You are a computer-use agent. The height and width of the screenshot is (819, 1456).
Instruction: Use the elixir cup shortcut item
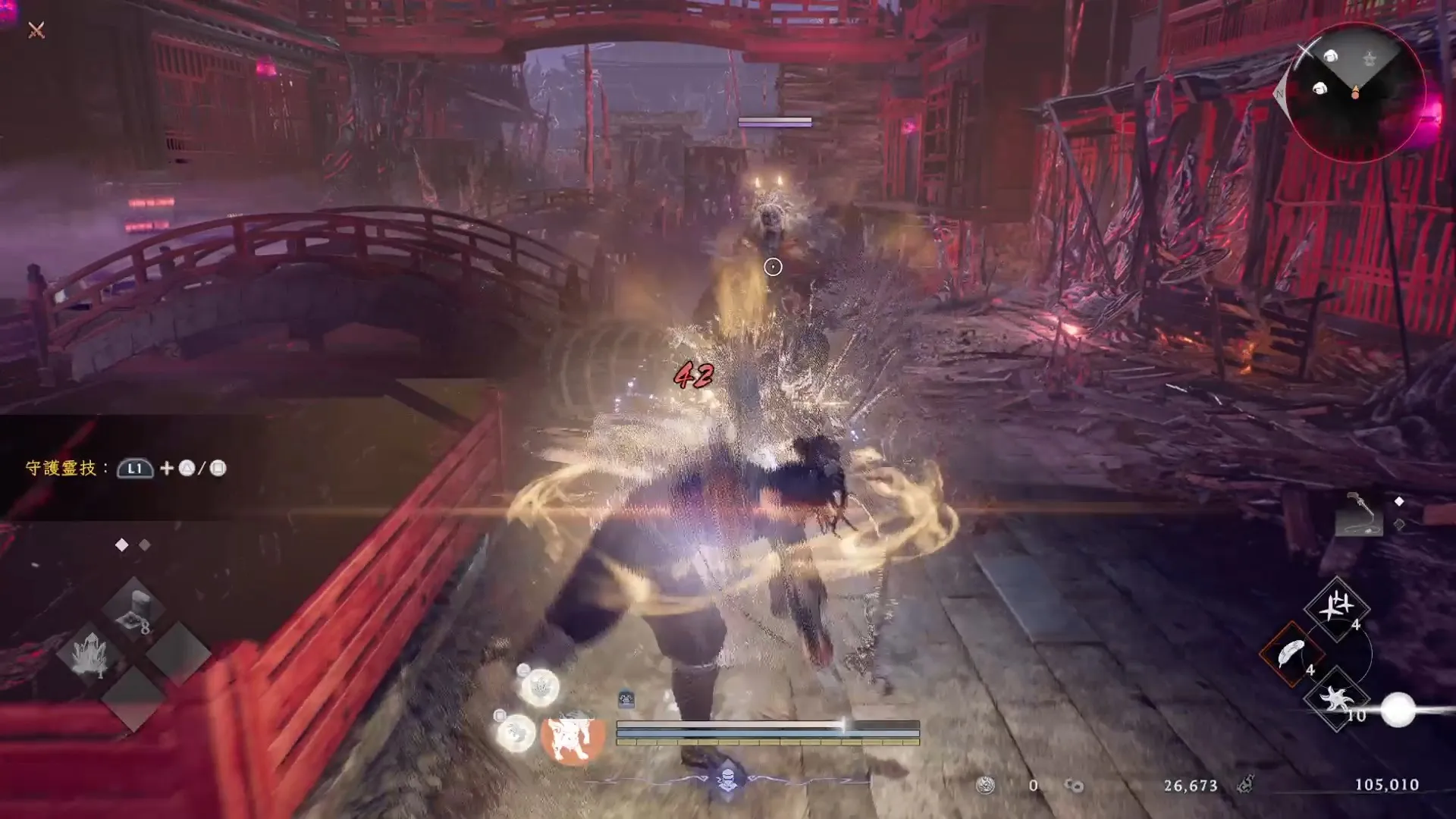(x=135, y=610)
